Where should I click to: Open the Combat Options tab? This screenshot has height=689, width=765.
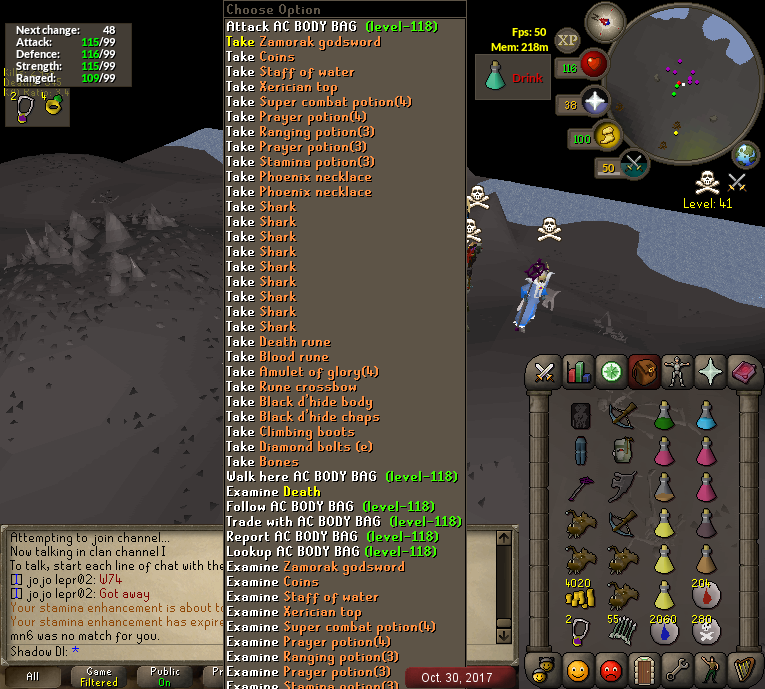(x=544, y=372)
